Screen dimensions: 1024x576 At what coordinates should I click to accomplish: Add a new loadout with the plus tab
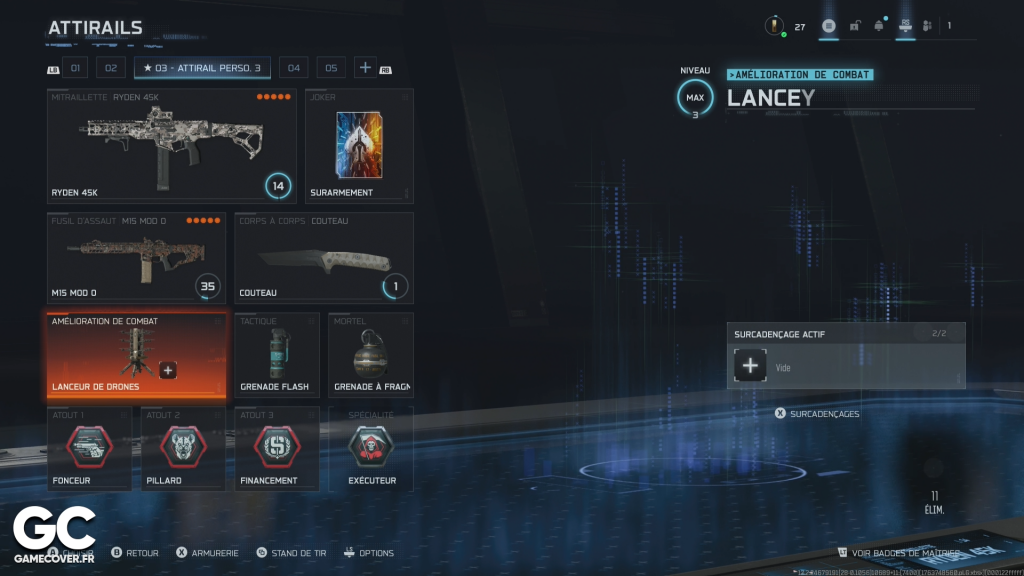(365, 68)
